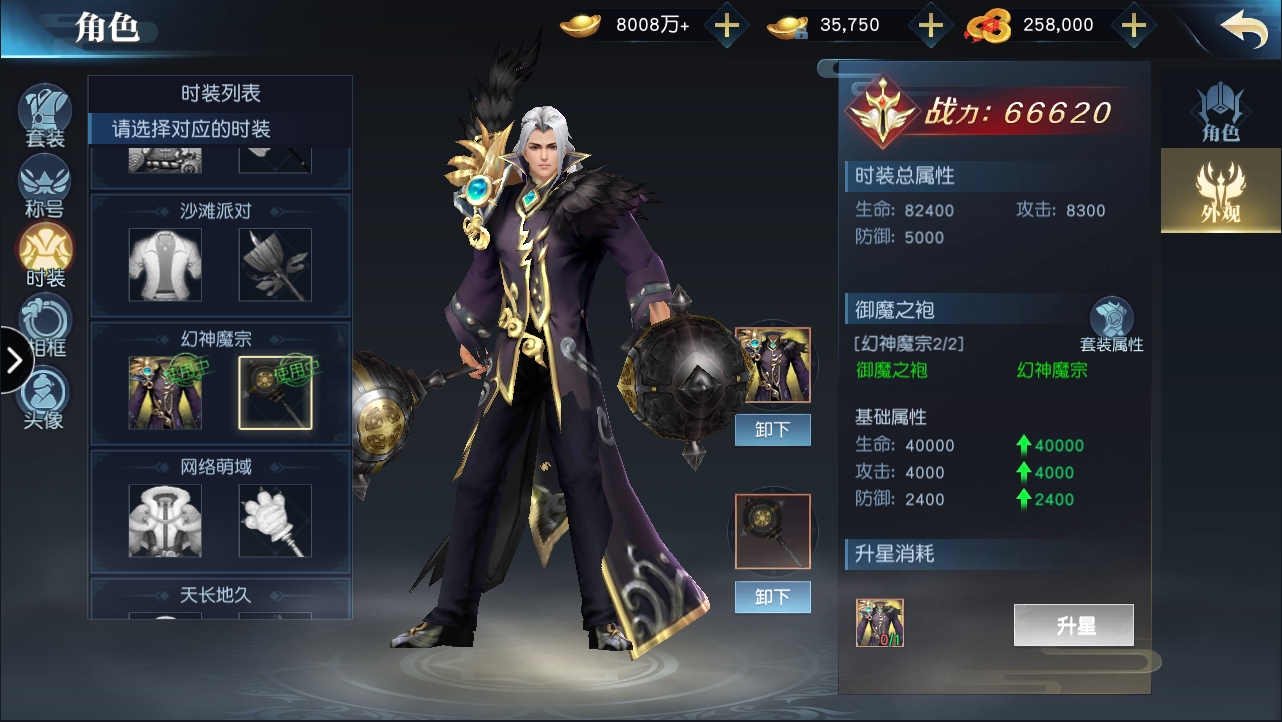
Task: Add bound ingots via plus button
Action: coord(931,26)
